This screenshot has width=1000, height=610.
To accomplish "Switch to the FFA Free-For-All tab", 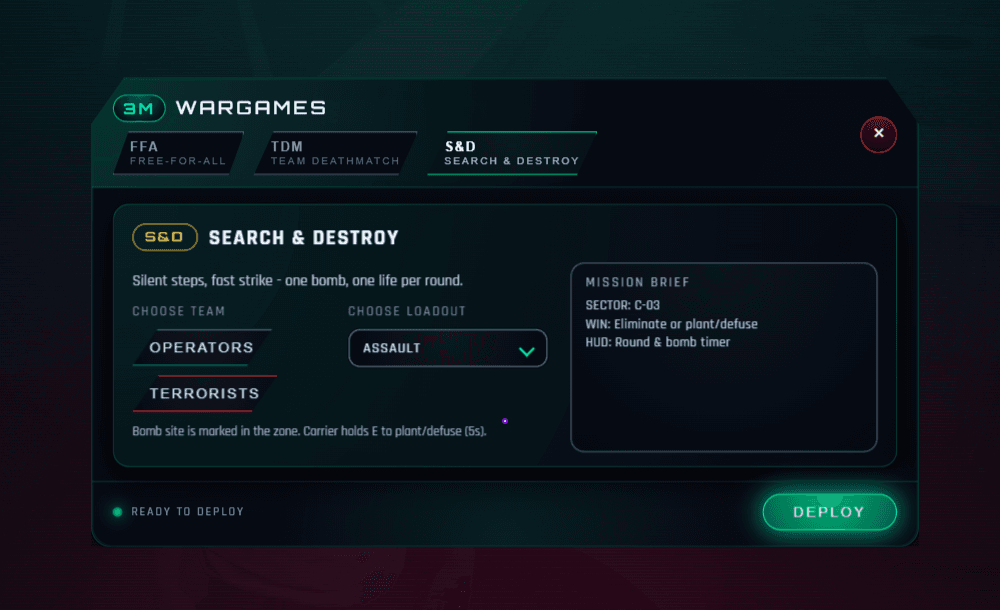I will pos(178,153).
